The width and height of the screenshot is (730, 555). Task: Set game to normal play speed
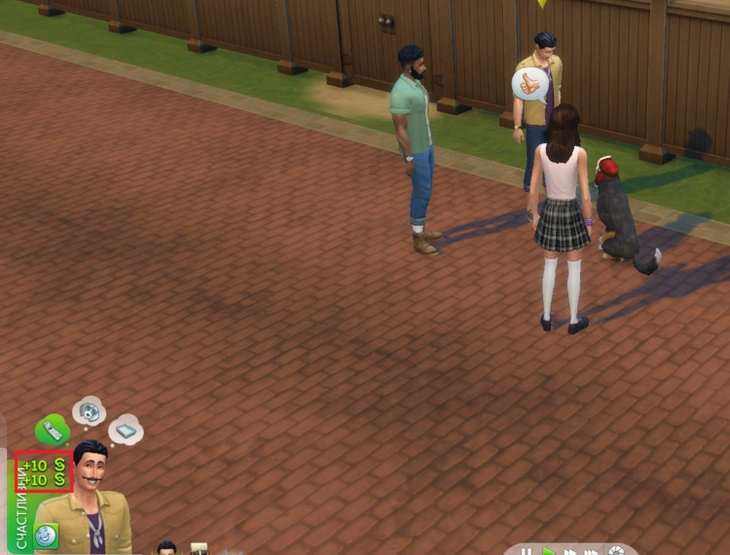point(549,551)
